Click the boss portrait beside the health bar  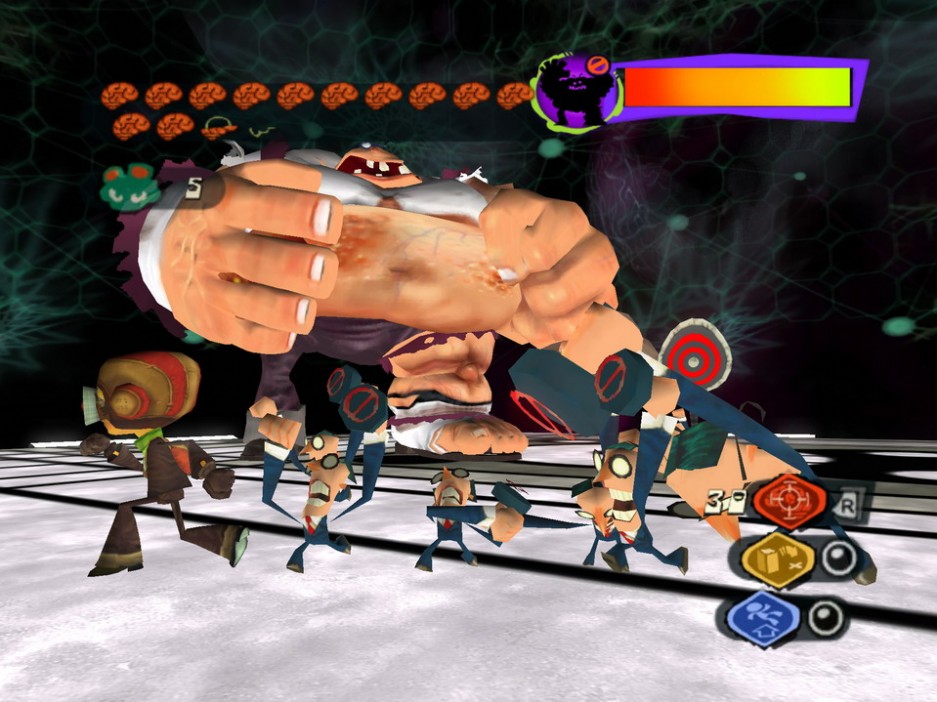(x=574, y=91)
